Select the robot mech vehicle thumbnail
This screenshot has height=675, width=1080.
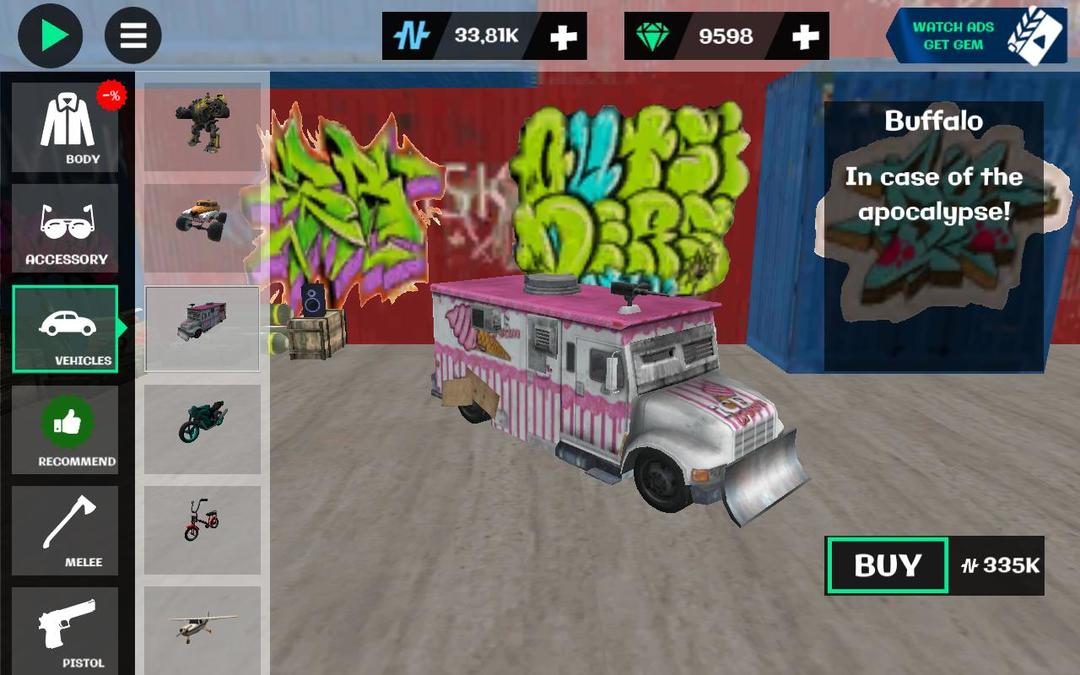click(x=203, y=125)
